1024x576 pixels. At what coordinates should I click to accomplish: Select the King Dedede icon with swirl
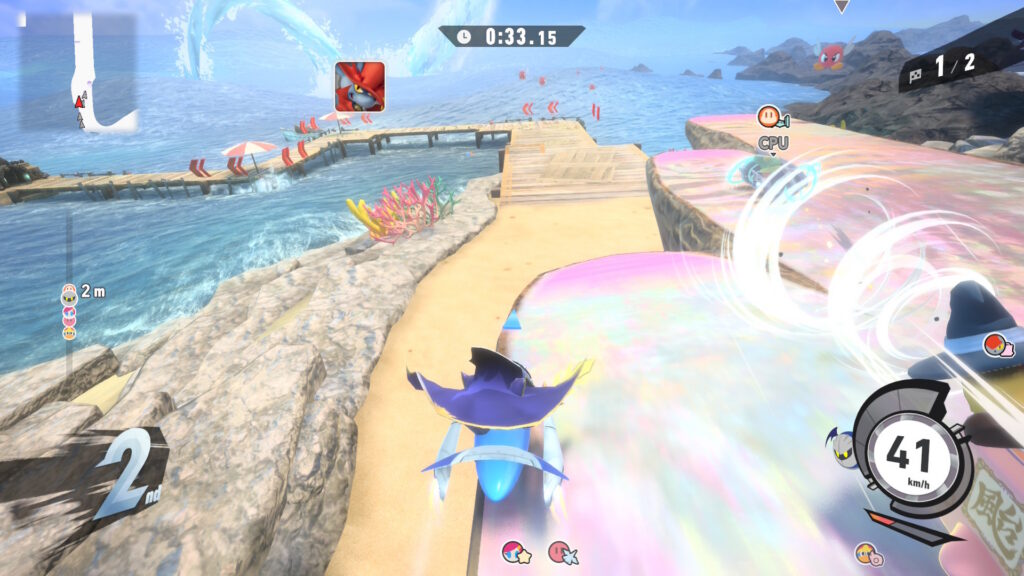point(866,553)
